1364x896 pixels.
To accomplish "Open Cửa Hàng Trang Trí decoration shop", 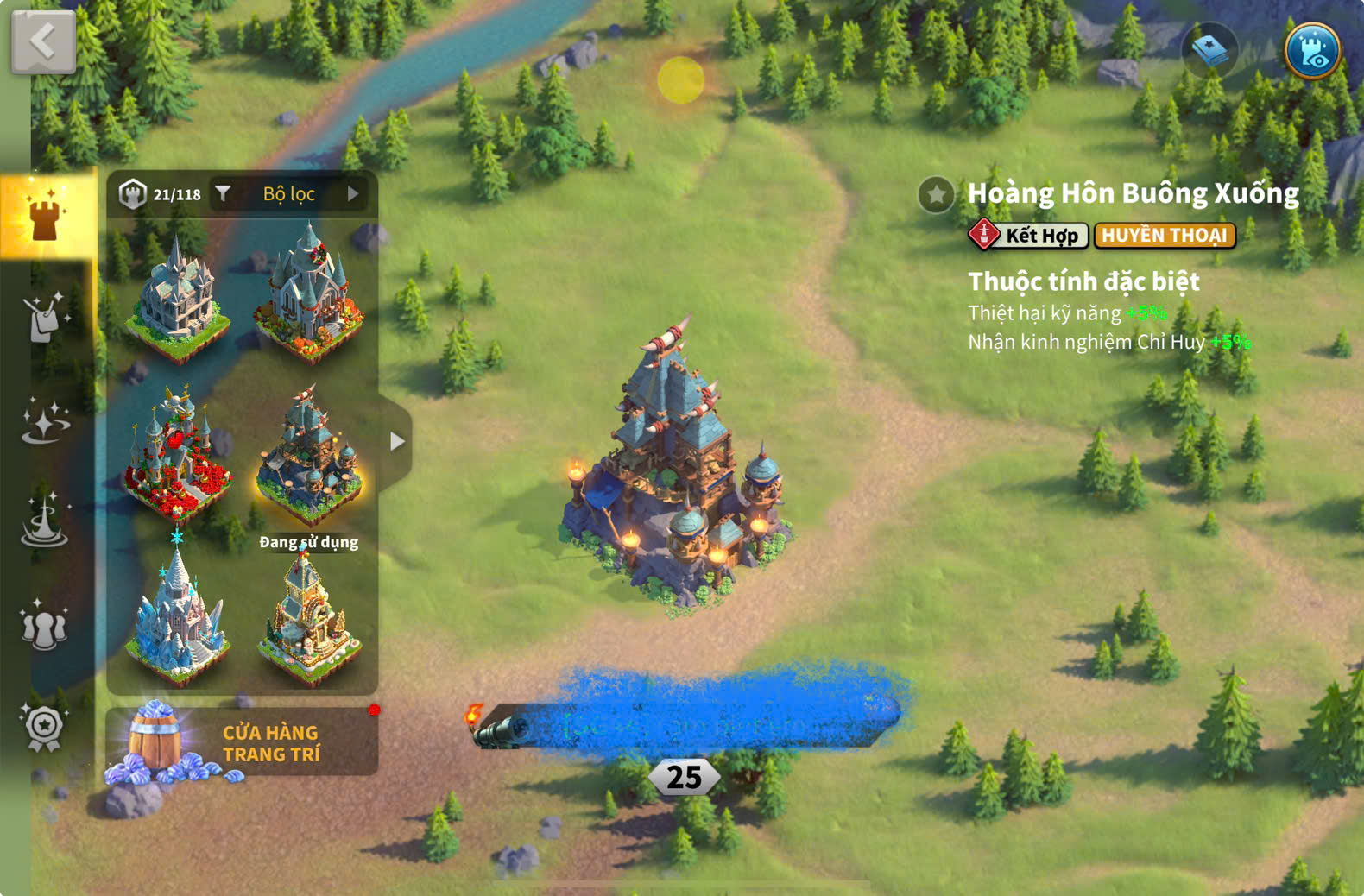I will coord(242,742).
